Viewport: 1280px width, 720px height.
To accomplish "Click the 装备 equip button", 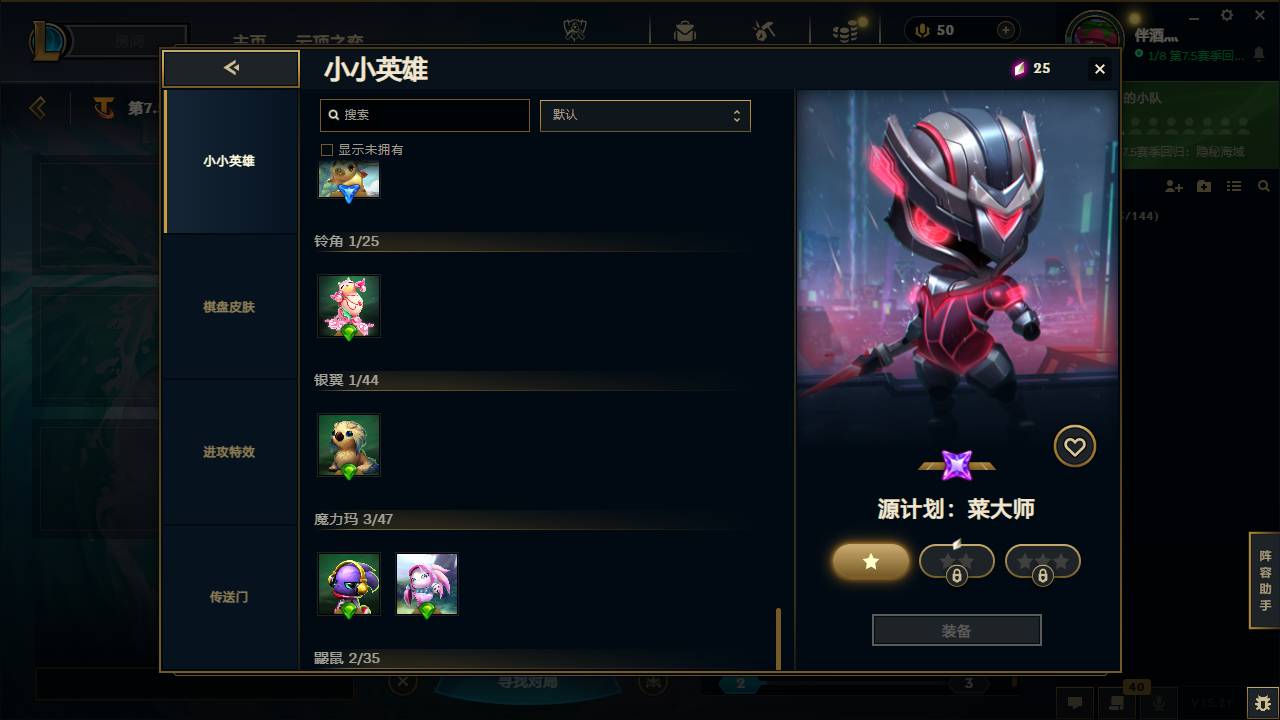I will click(956, 629).
